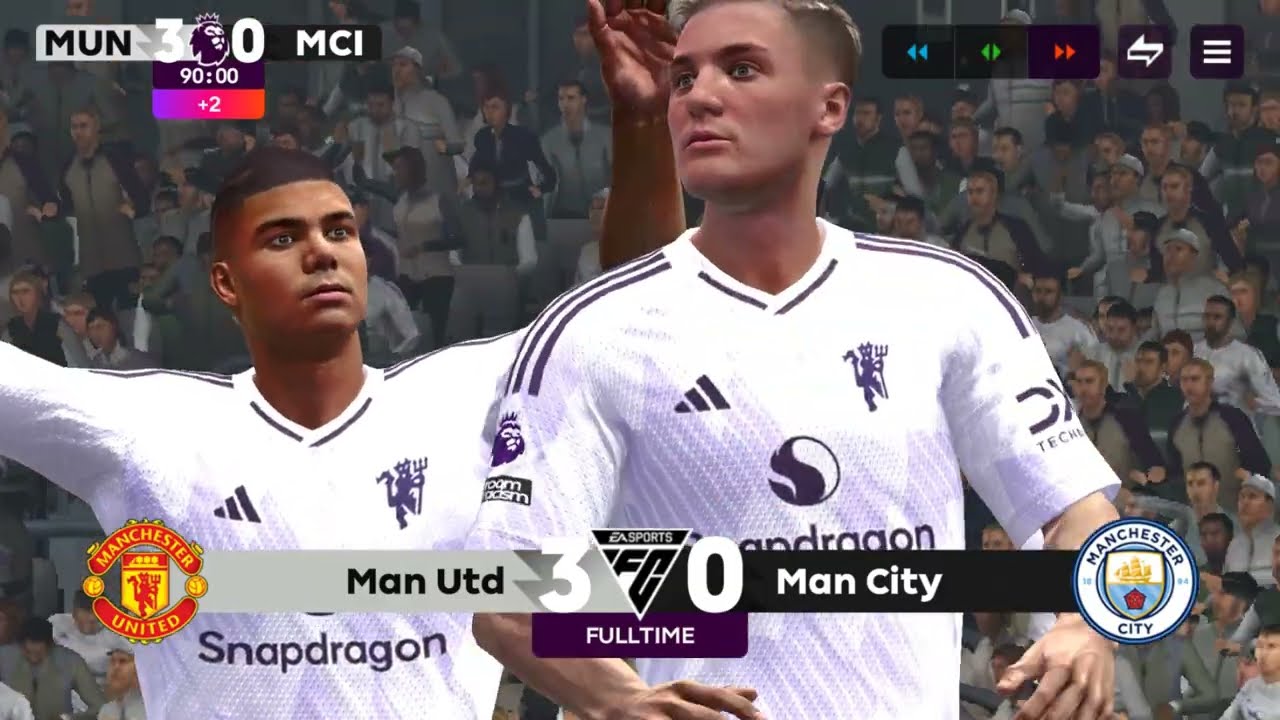Select the green double-arrow speed button
This screenshot has width=1280, height=720.
tap(991, 52)
